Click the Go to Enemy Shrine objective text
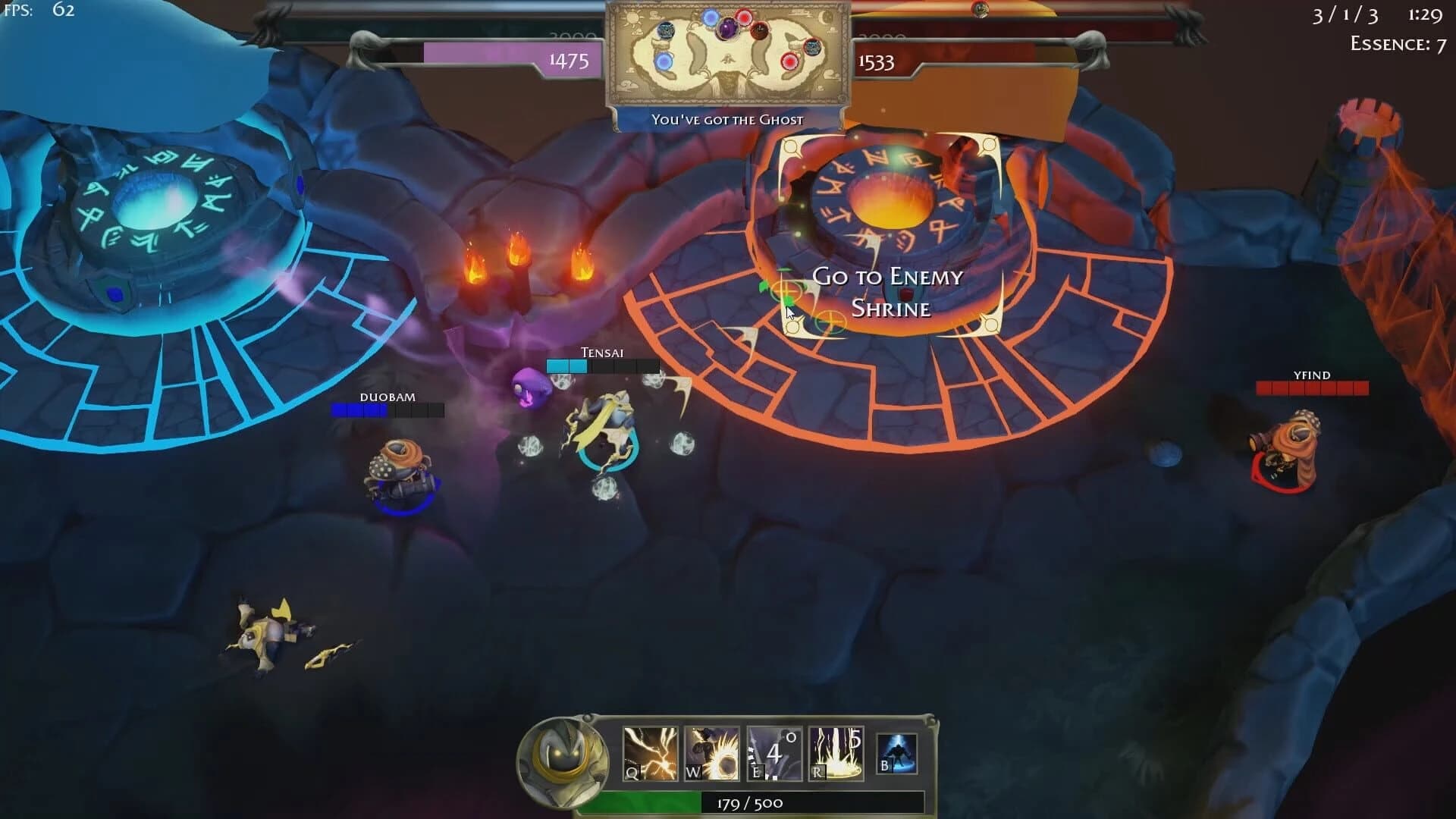The width and height of the screenshot is (1456, 819). click(887, 292)
